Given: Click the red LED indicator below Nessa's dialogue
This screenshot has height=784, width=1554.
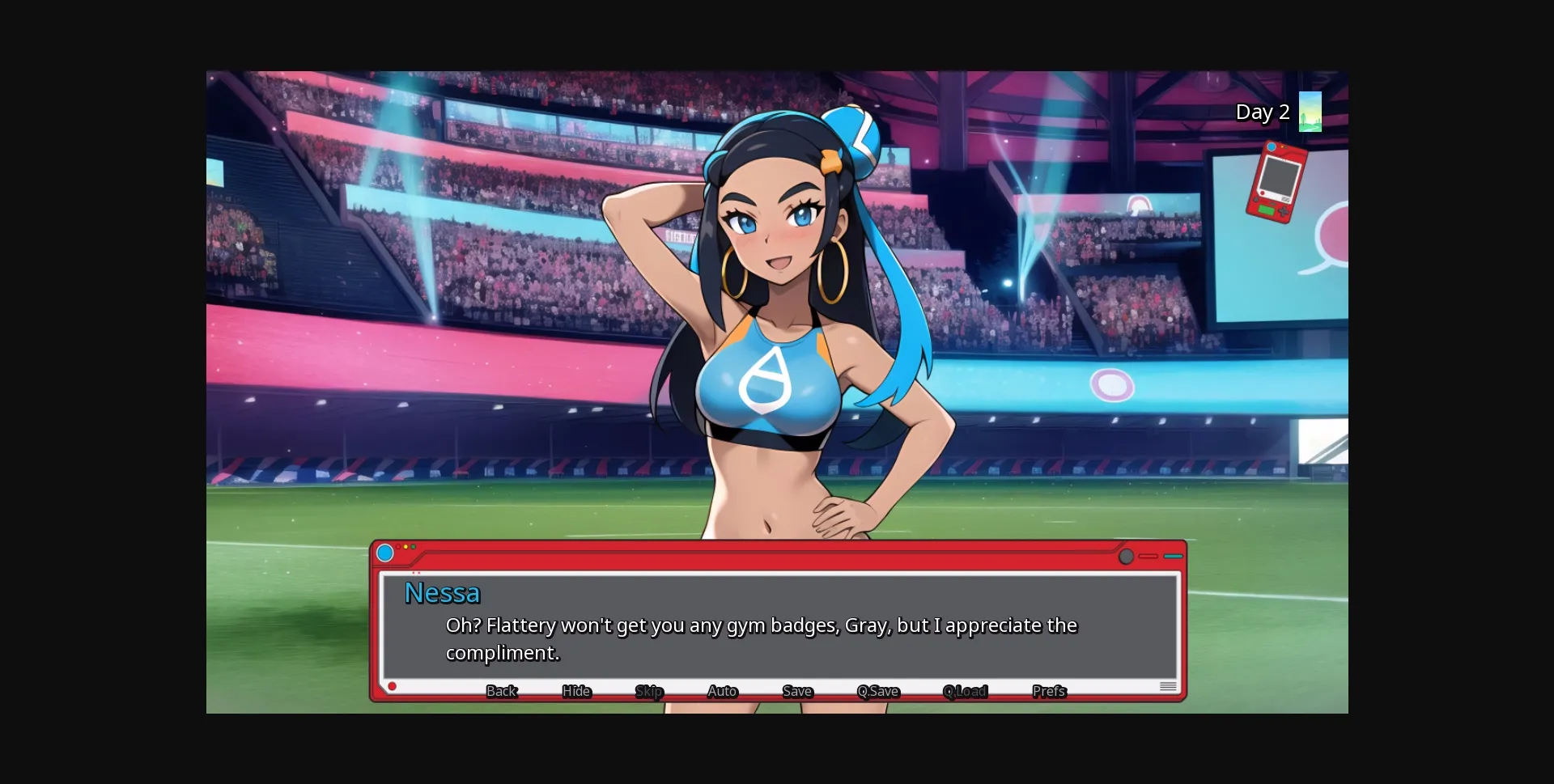Looking at the screenshot, I should tap(393, 685).
